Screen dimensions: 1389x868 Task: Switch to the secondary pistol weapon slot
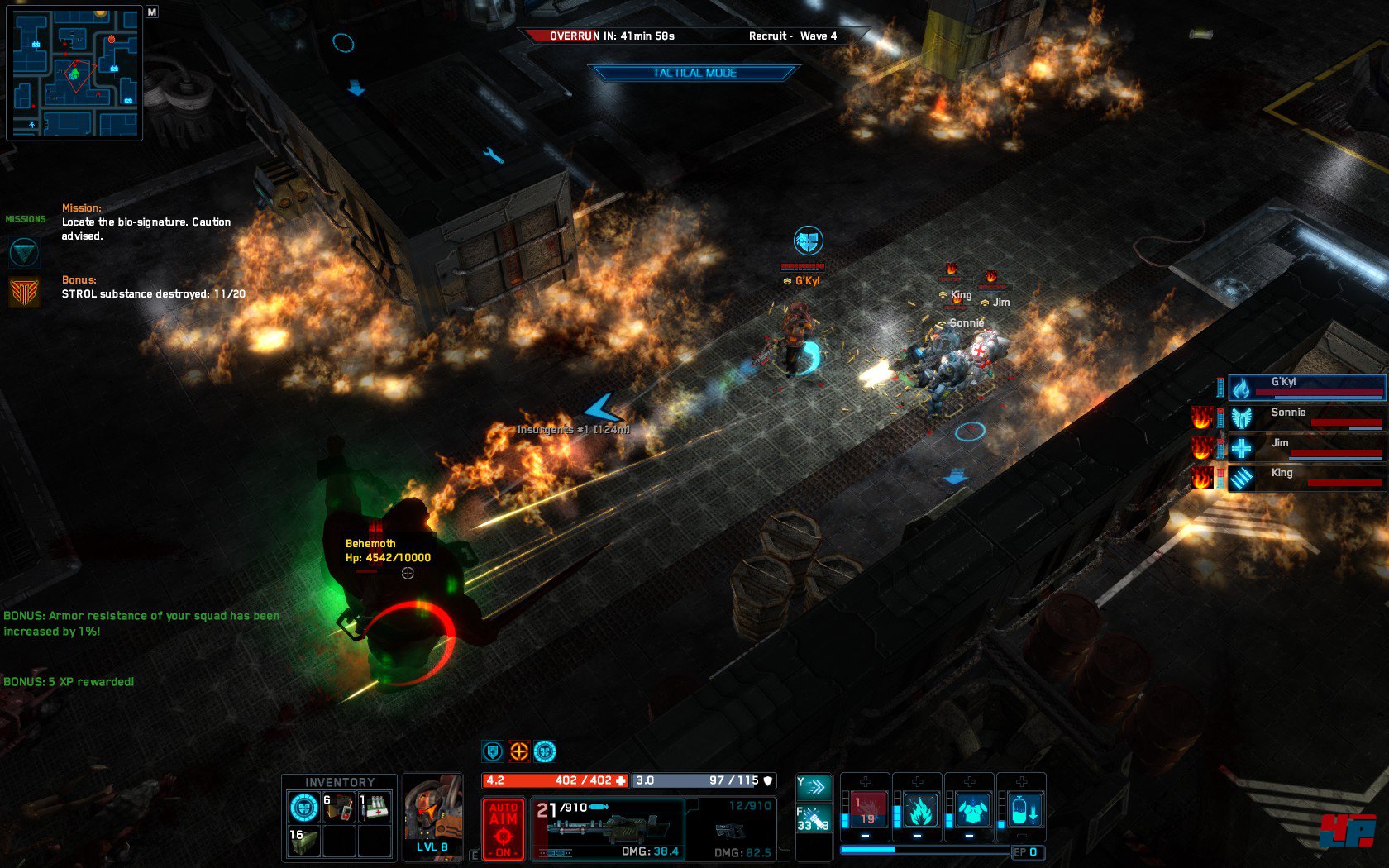(x=731, y=828)
